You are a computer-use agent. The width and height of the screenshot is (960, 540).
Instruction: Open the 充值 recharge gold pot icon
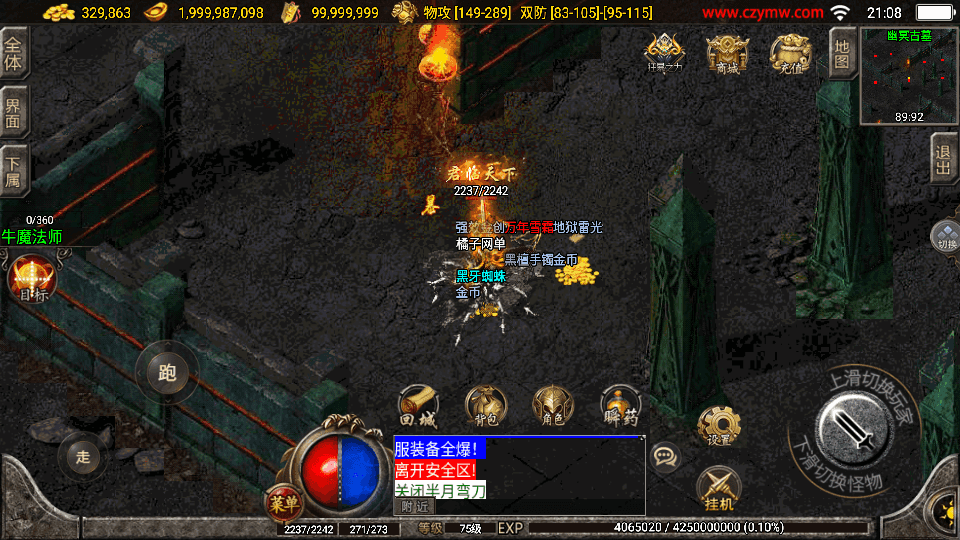point(789,54)
